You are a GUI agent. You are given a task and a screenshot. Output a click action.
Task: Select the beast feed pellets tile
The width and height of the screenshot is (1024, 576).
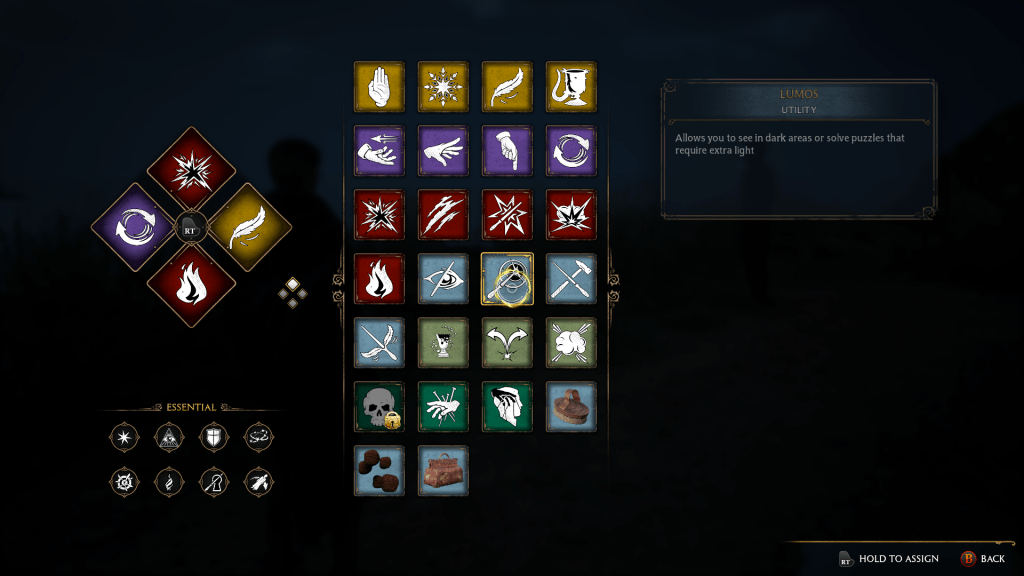point(379,470)
